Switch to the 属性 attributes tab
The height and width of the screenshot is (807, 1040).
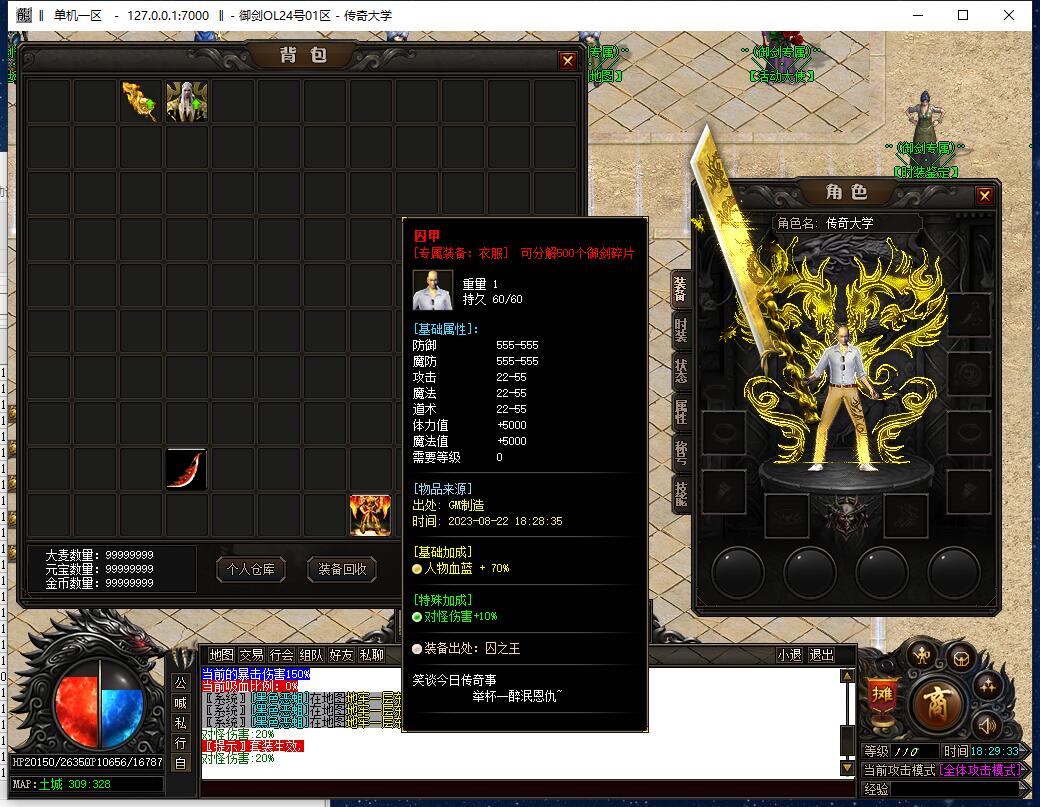[680, 411]
